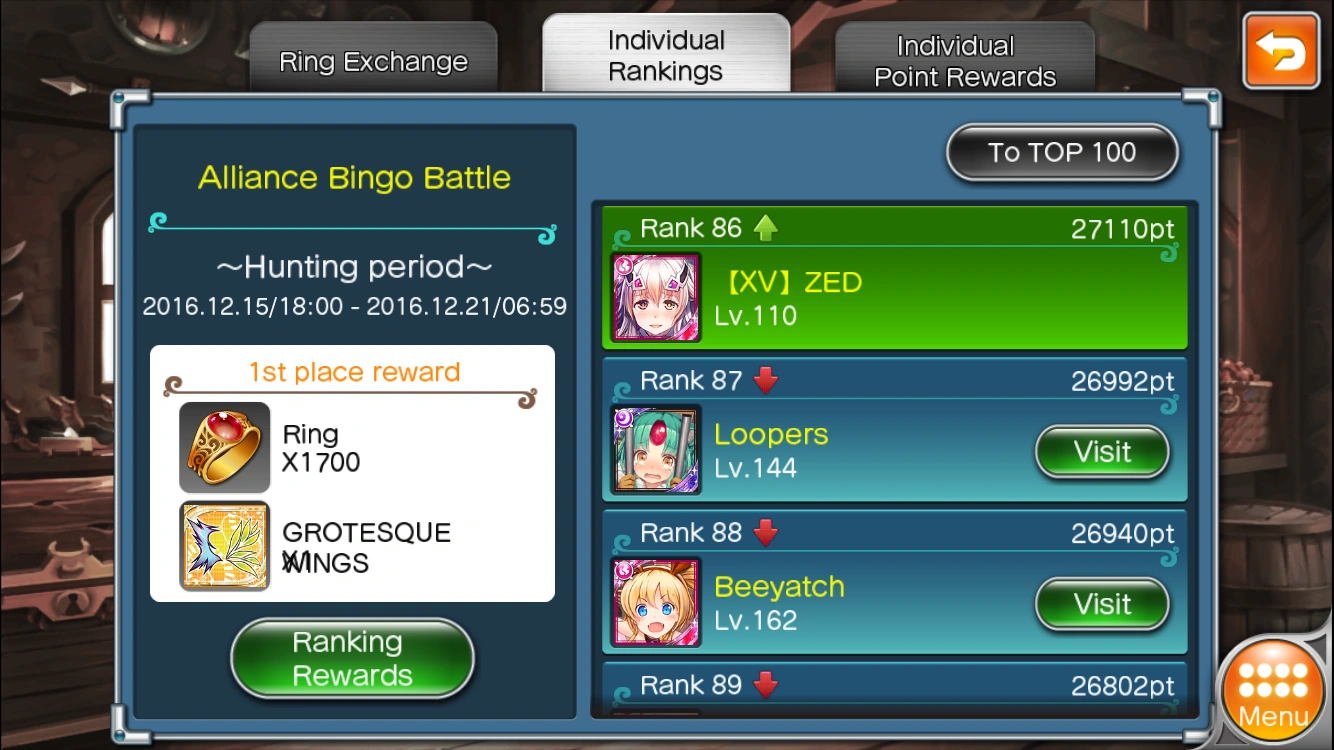Select the Individual Rankings tab
The height and width of the screenshot is (750, 1334).
tap(666, 56)
